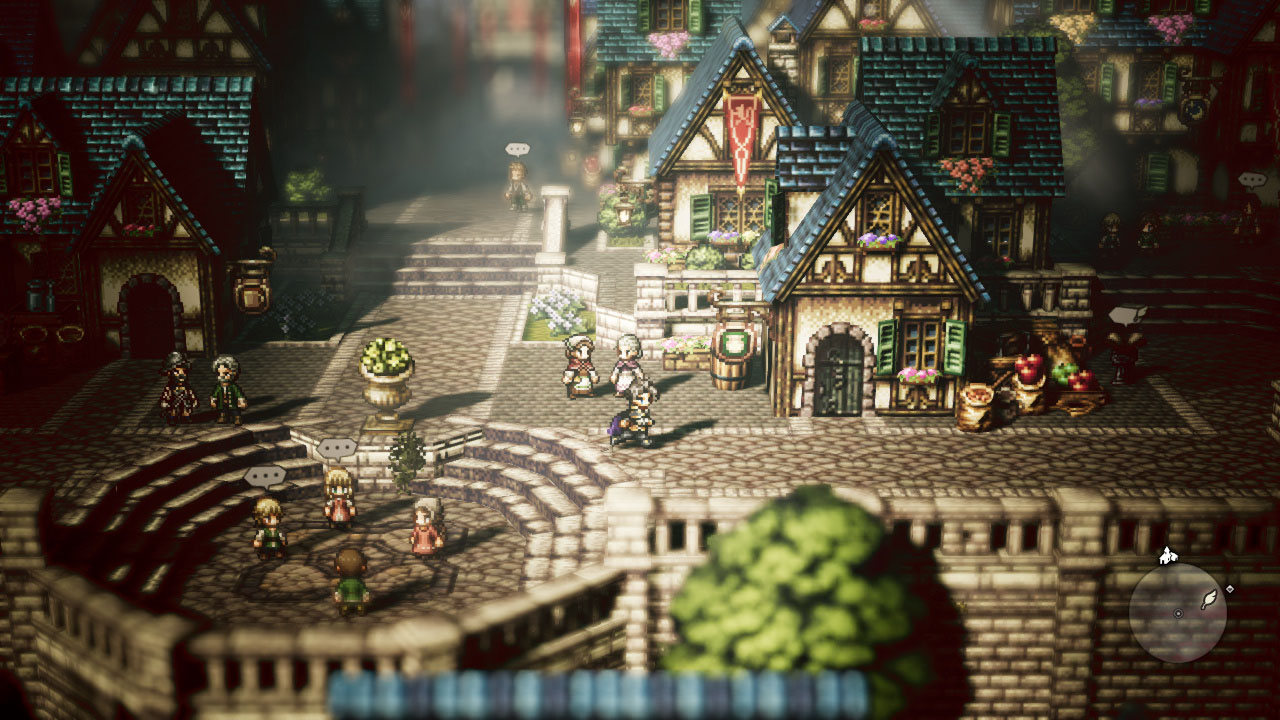The height and width of the screenshot is (720, 1280).
Task: Click the green apples in the produce display
Action: tap(1064, 372)
